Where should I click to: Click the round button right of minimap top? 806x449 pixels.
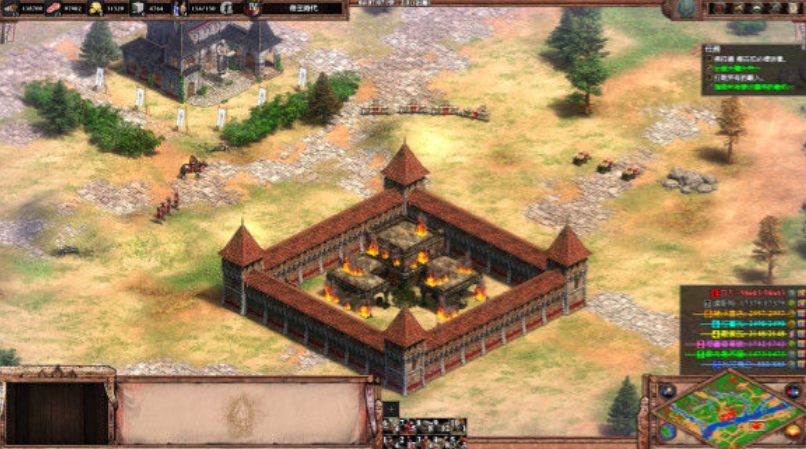pyautogui.click(x=792, y=391)
